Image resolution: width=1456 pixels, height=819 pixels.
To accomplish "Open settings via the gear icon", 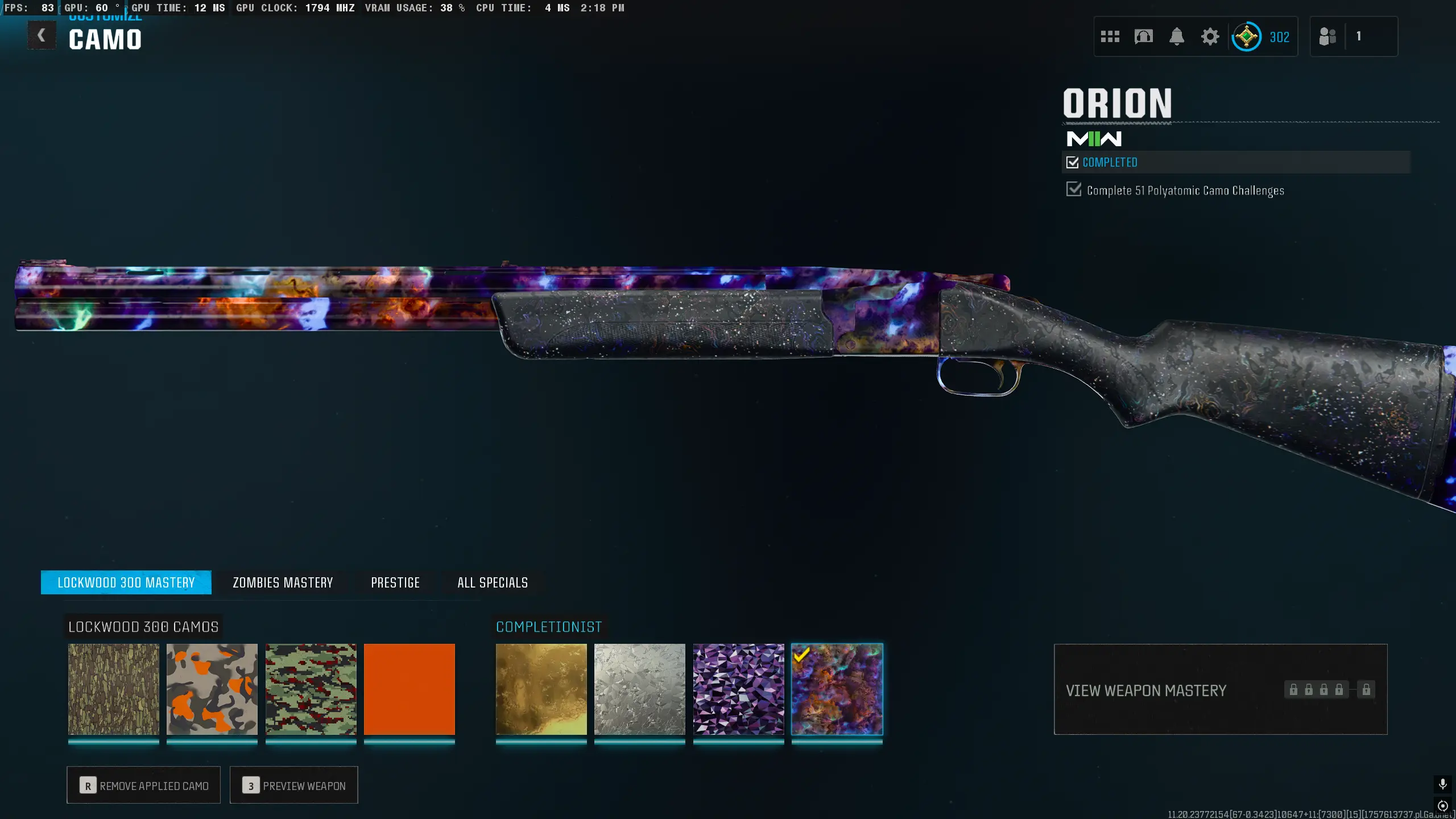I will [1210, 37].
